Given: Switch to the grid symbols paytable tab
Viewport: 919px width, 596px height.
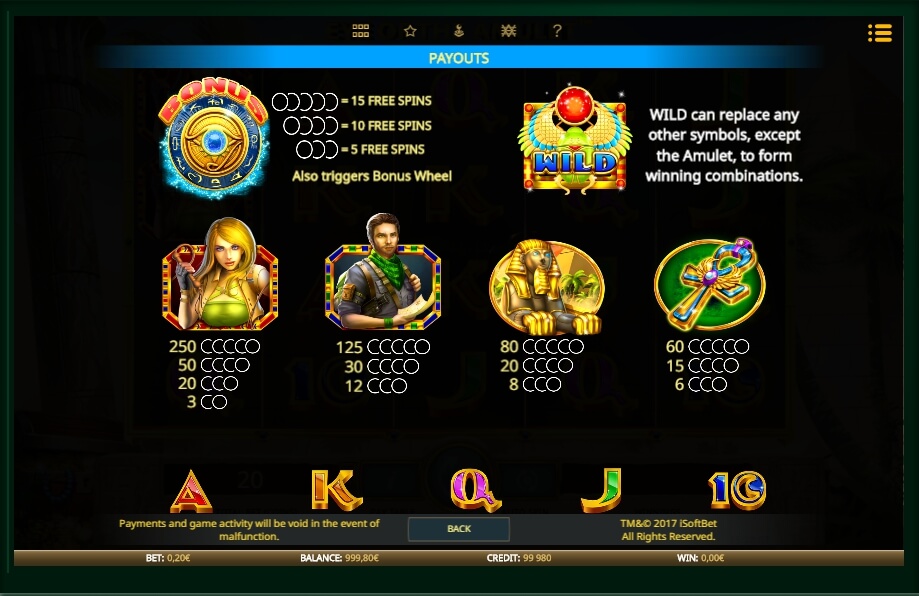Looking at the screenshot, I should (x=361, y=31).
